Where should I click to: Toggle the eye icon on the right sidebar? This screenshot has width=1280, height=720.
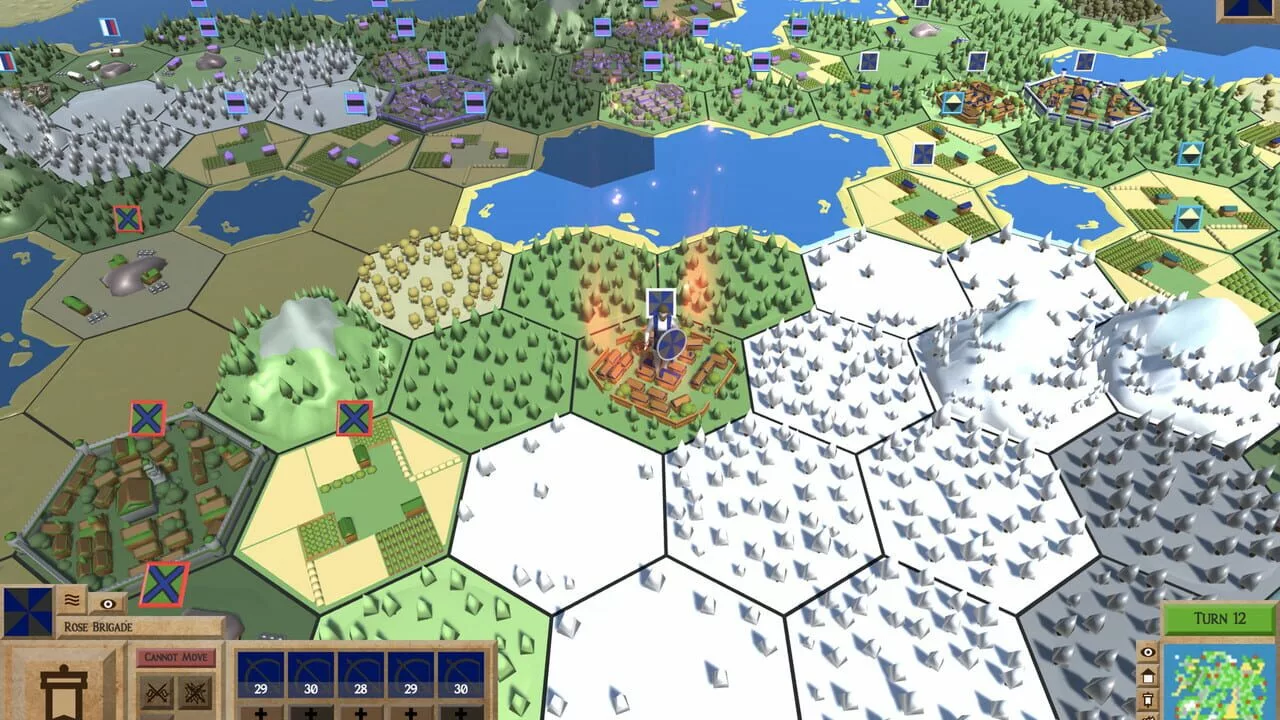pyautogui.click(x=1148, y=652)
